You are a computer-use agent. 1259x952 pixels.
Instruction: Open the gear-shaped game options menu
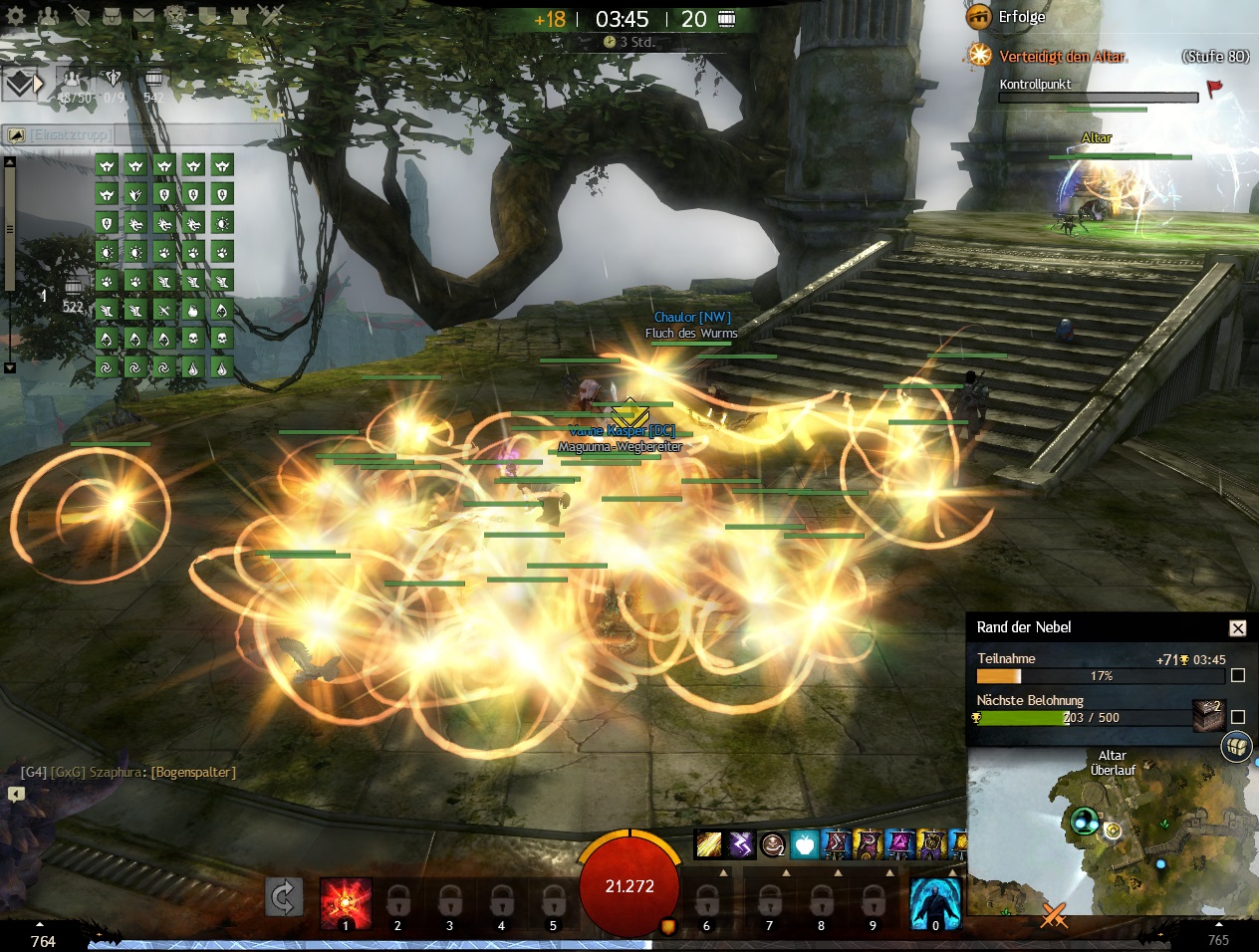(x=16, y=16)
